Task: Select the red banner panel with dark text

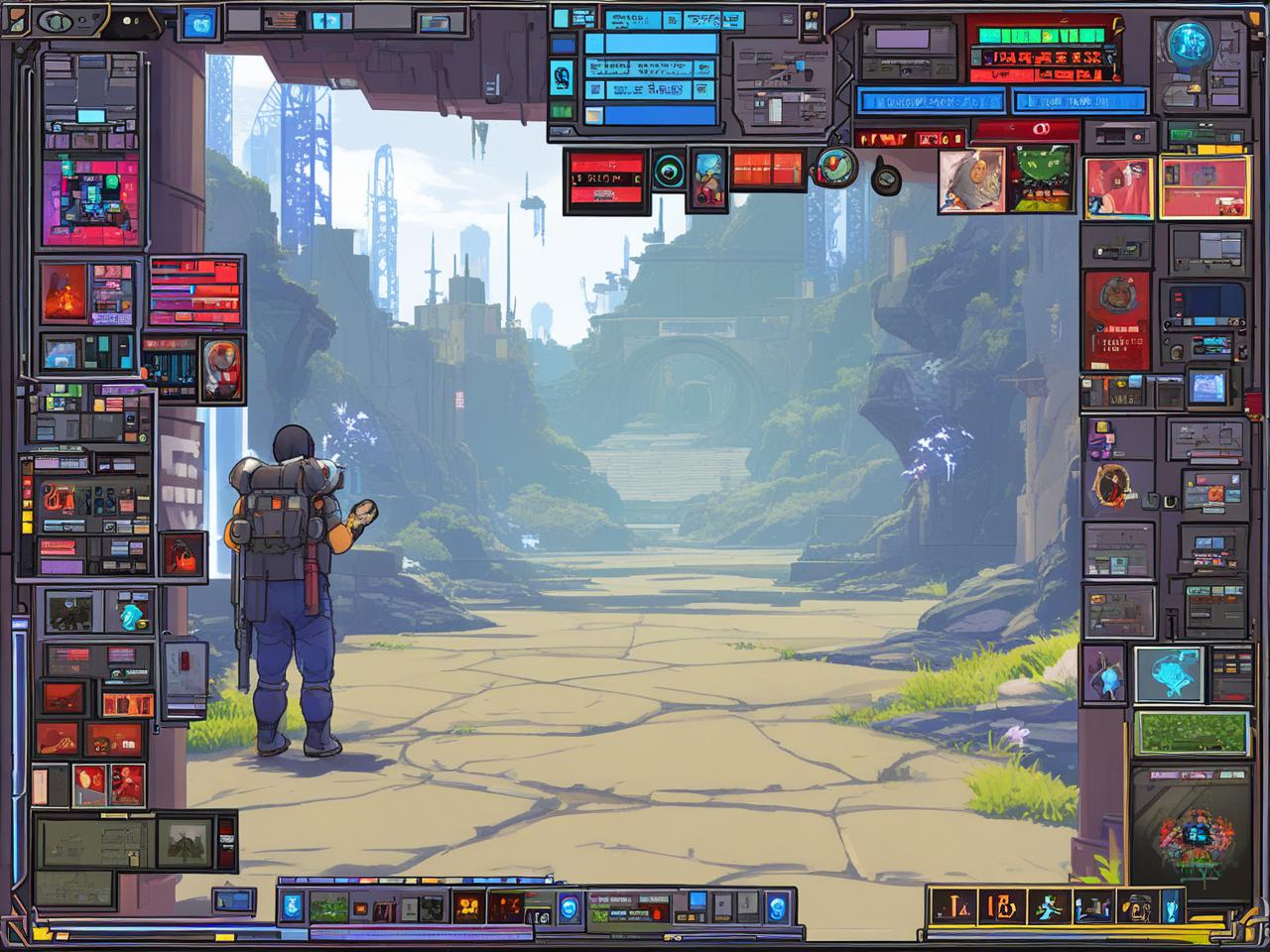Action: point(605,179)
